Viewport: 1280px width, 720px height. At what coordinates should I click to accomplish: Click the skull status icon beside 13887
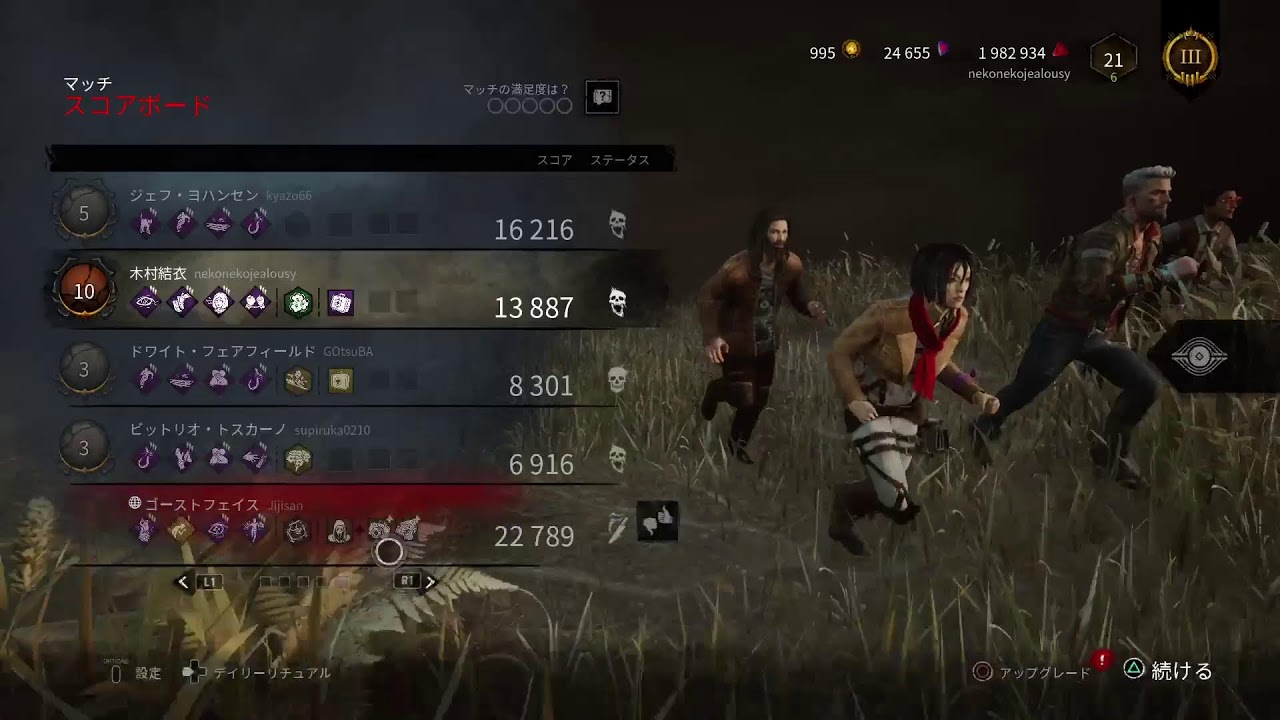619,299
